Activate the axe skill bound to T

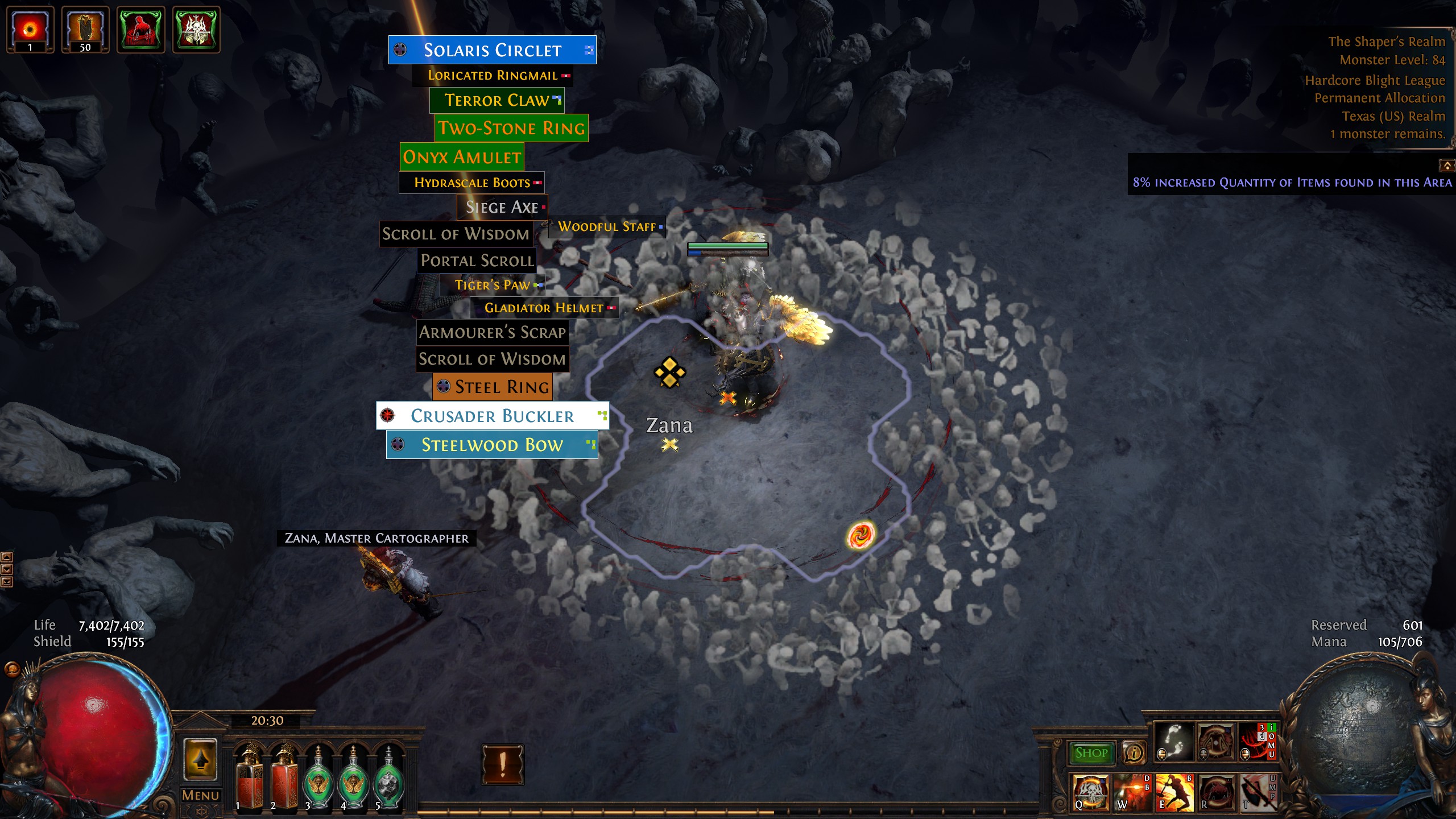[1258, 792]
